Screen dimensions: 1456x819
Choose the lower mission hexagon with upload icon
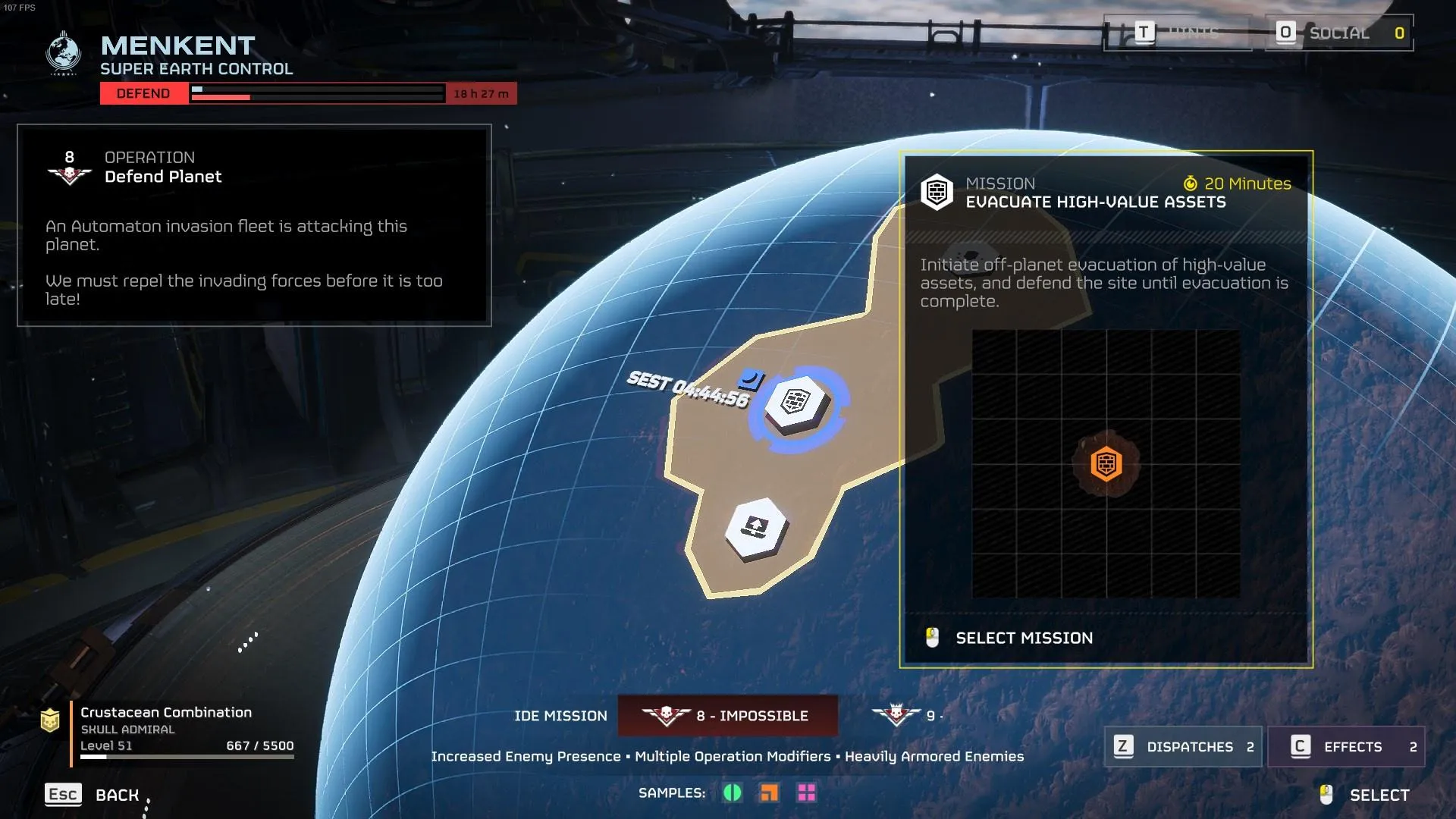(x=755, y=528)
